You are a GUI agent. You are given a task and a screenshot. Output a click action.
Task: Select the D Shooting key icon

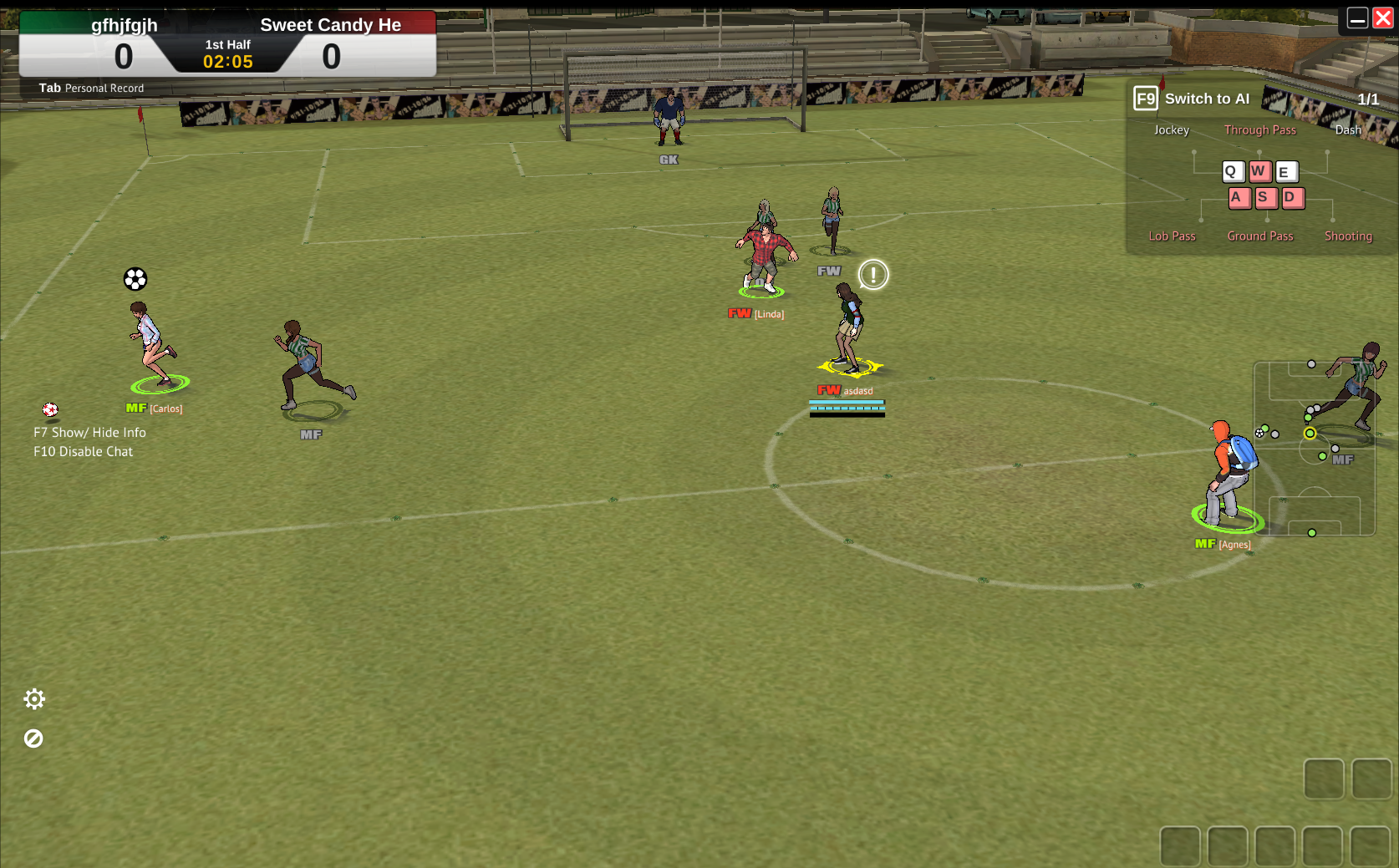click(x=1293, y=197)
